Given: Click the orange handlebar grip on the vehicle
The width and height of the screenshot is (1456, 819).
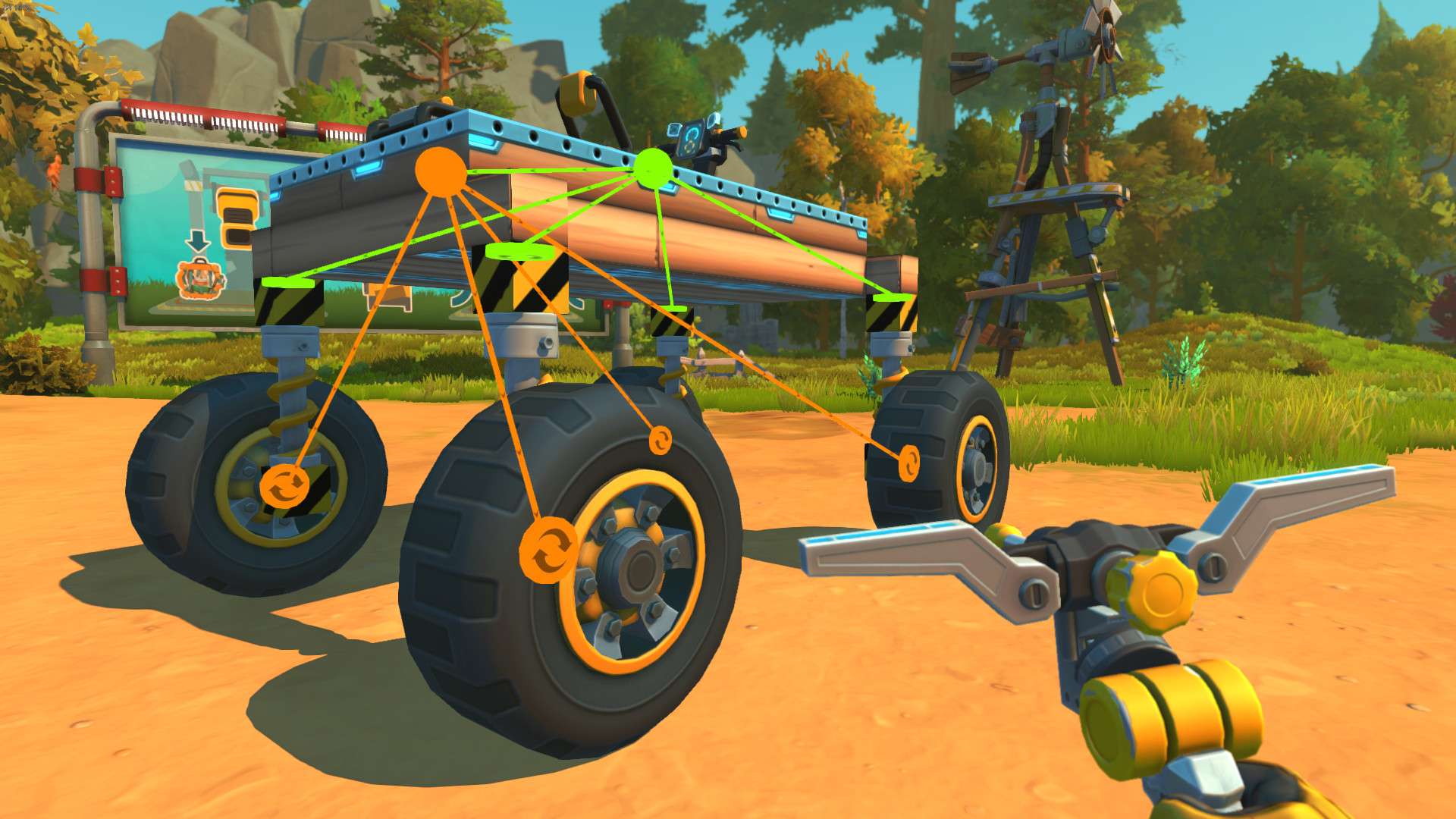Looking at the screenshot, I should (742, 133).
